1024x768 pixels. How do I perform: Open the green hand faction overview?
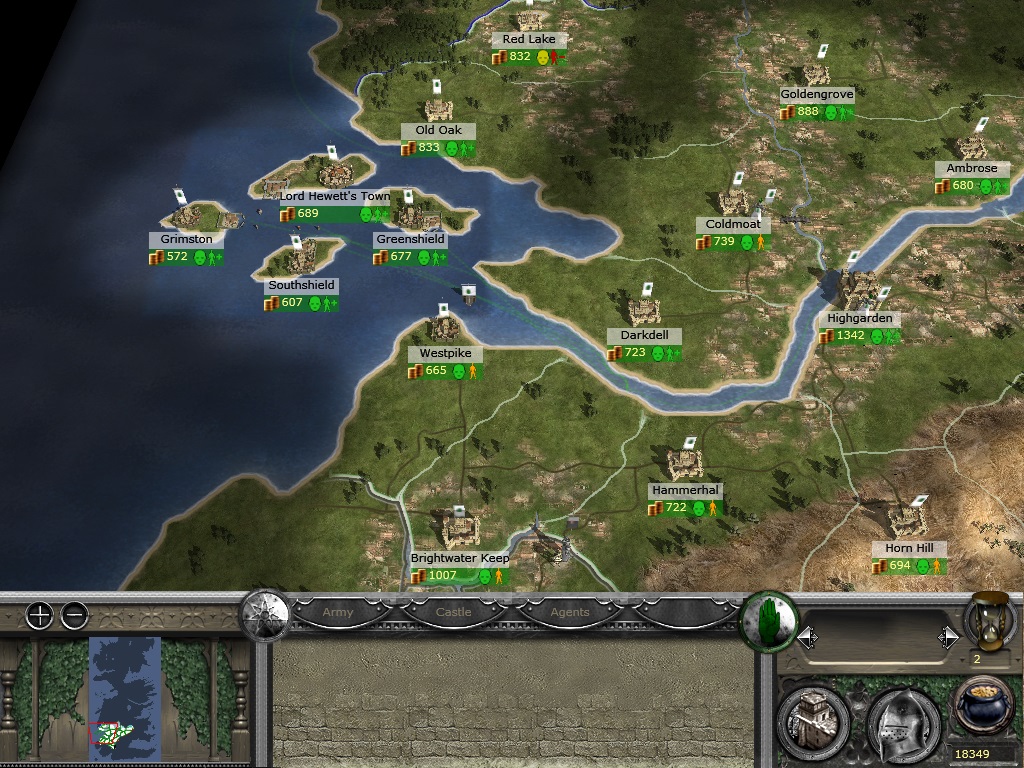pyautogui.click(x=768, y=620)
